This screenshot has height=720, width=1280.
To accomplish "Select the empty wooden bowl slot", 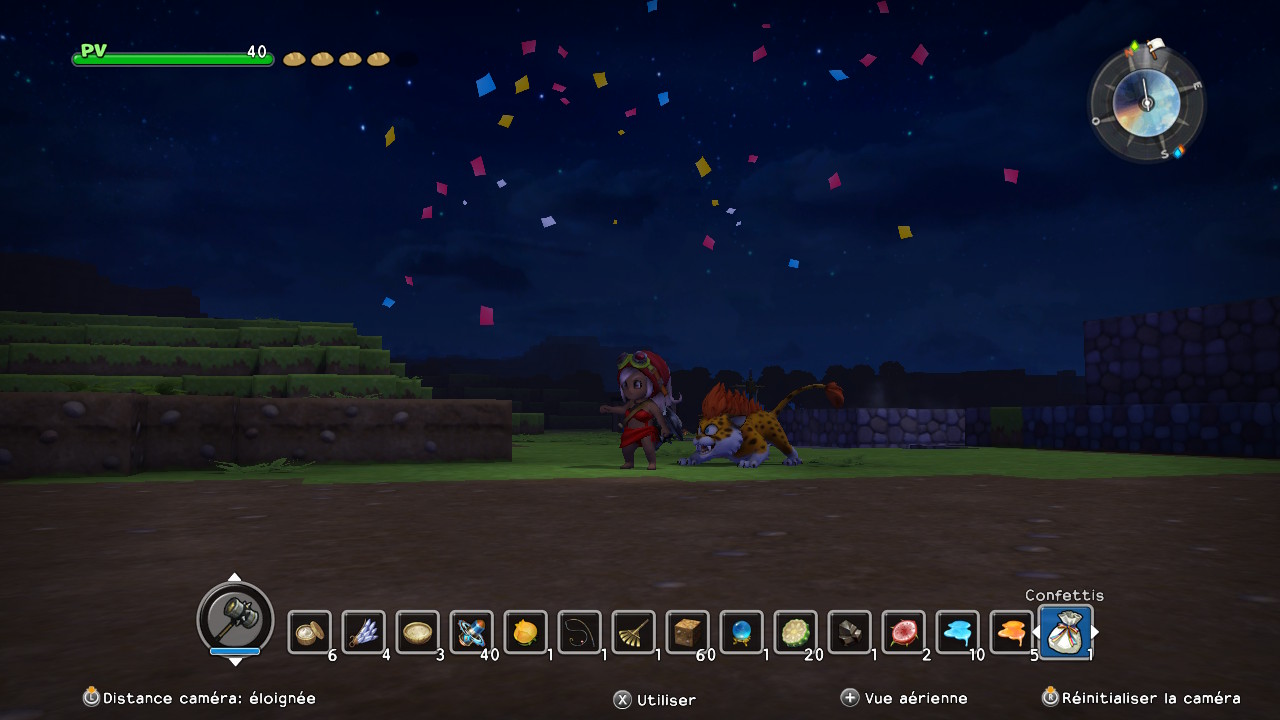I will (418, 632).
